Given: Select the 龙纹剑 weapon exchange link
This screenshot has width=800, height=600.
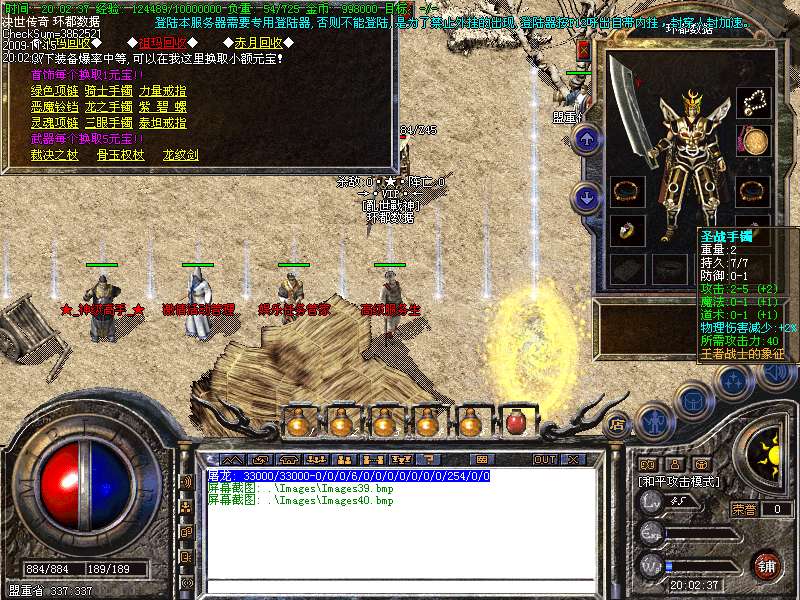Looking at the screenshot, I should click(180, 155).
